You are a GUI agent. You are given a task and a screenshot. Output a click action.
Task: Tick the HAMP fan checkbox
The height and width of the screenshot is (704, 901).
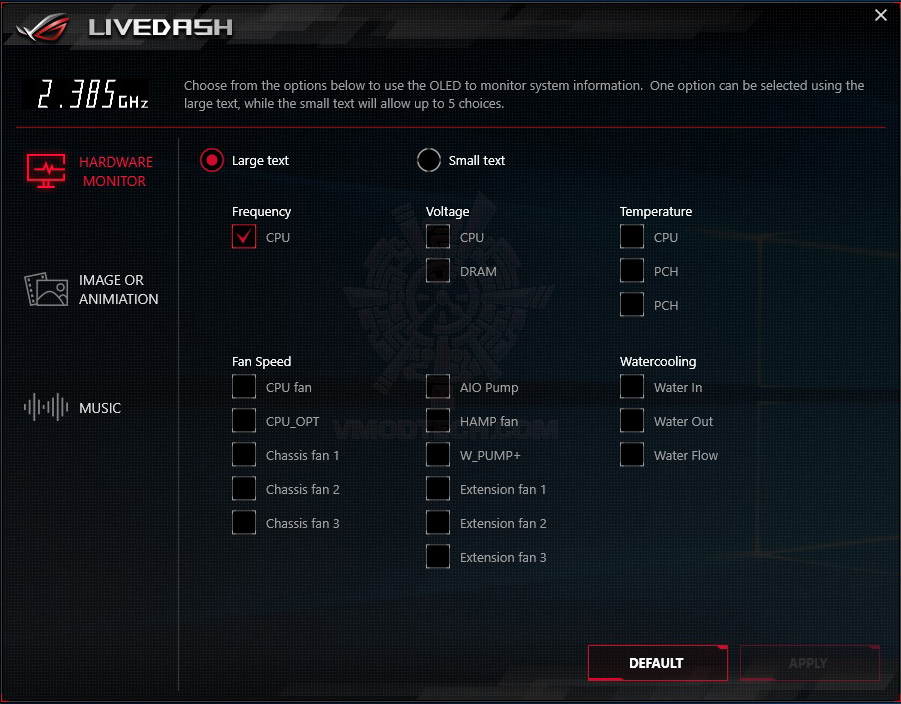point(438,421)
